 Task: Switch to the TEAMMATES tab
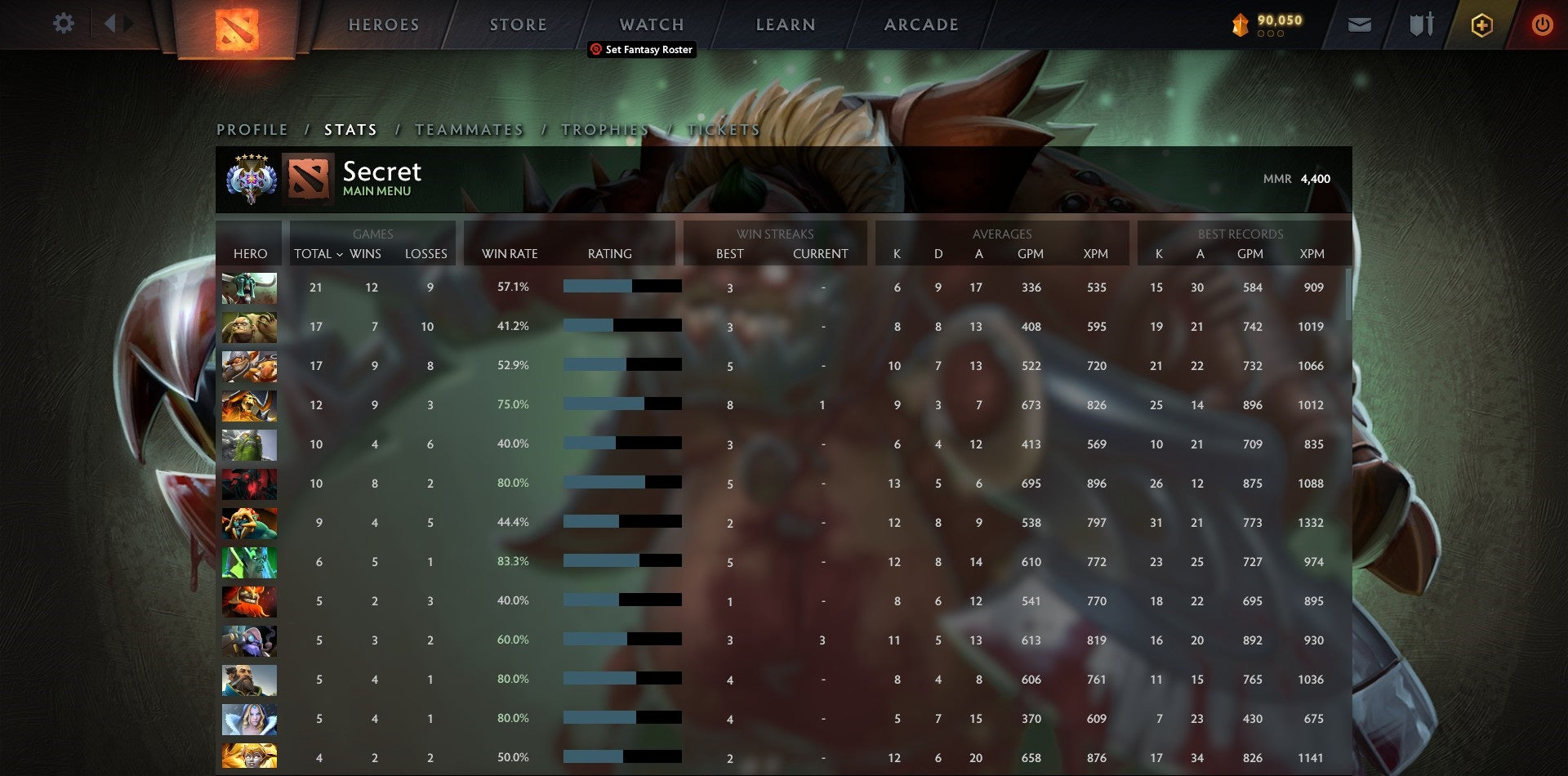470,129
